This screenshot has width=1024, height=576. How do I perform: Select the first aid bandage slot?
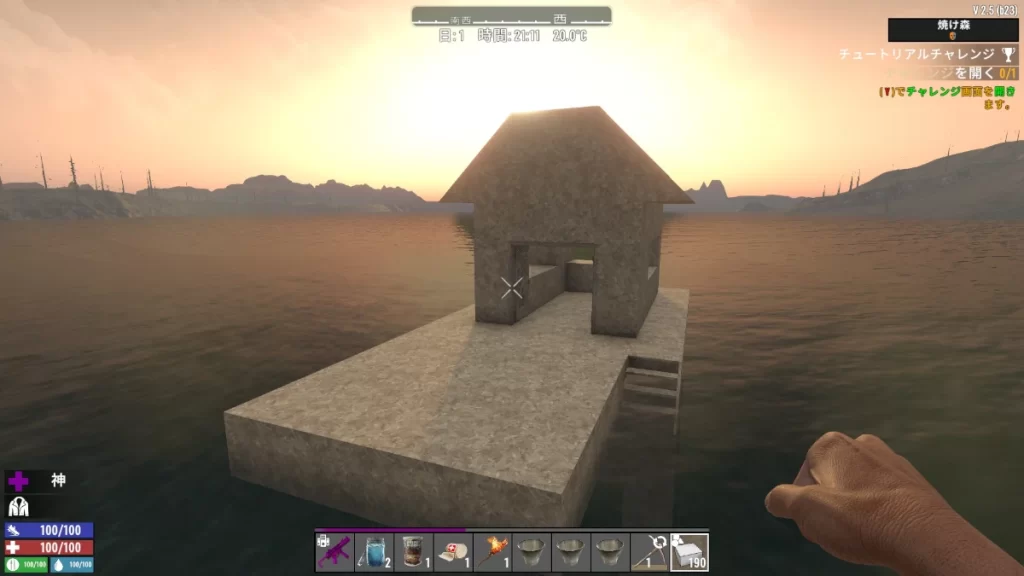(453, 552)
